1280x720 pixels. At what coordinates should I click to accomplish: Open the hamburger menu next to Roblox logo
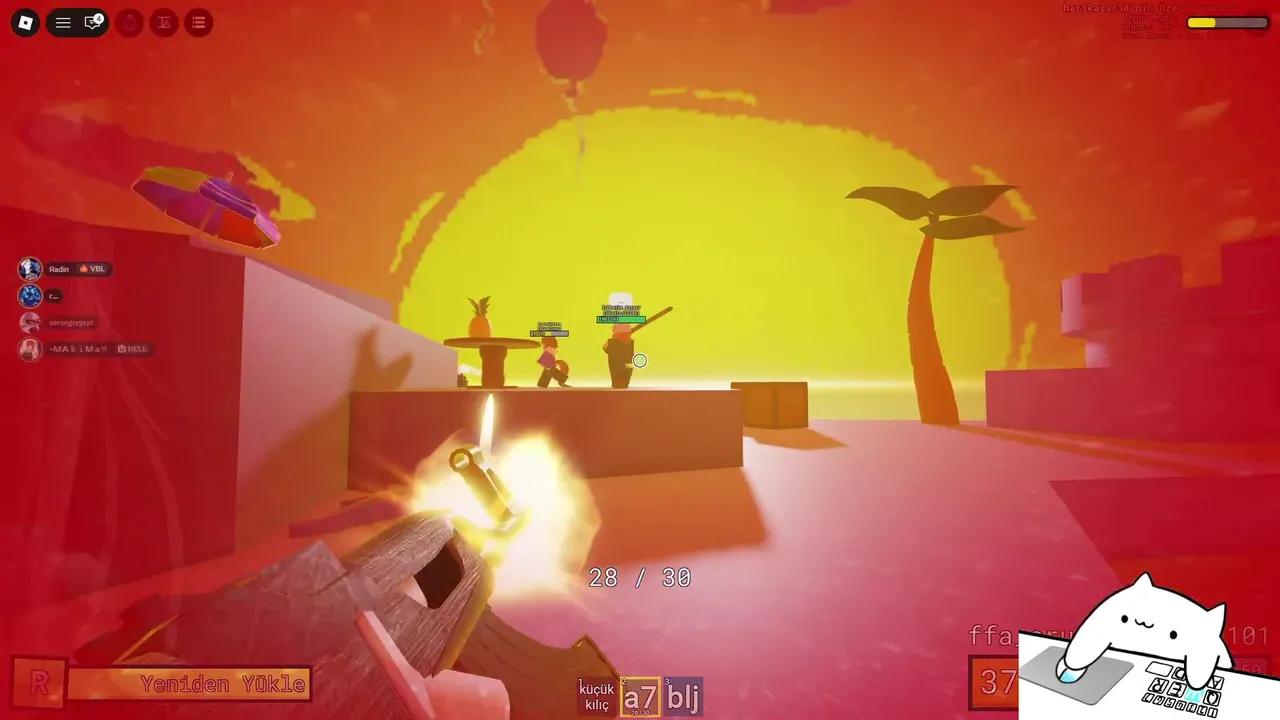(64, 20)
